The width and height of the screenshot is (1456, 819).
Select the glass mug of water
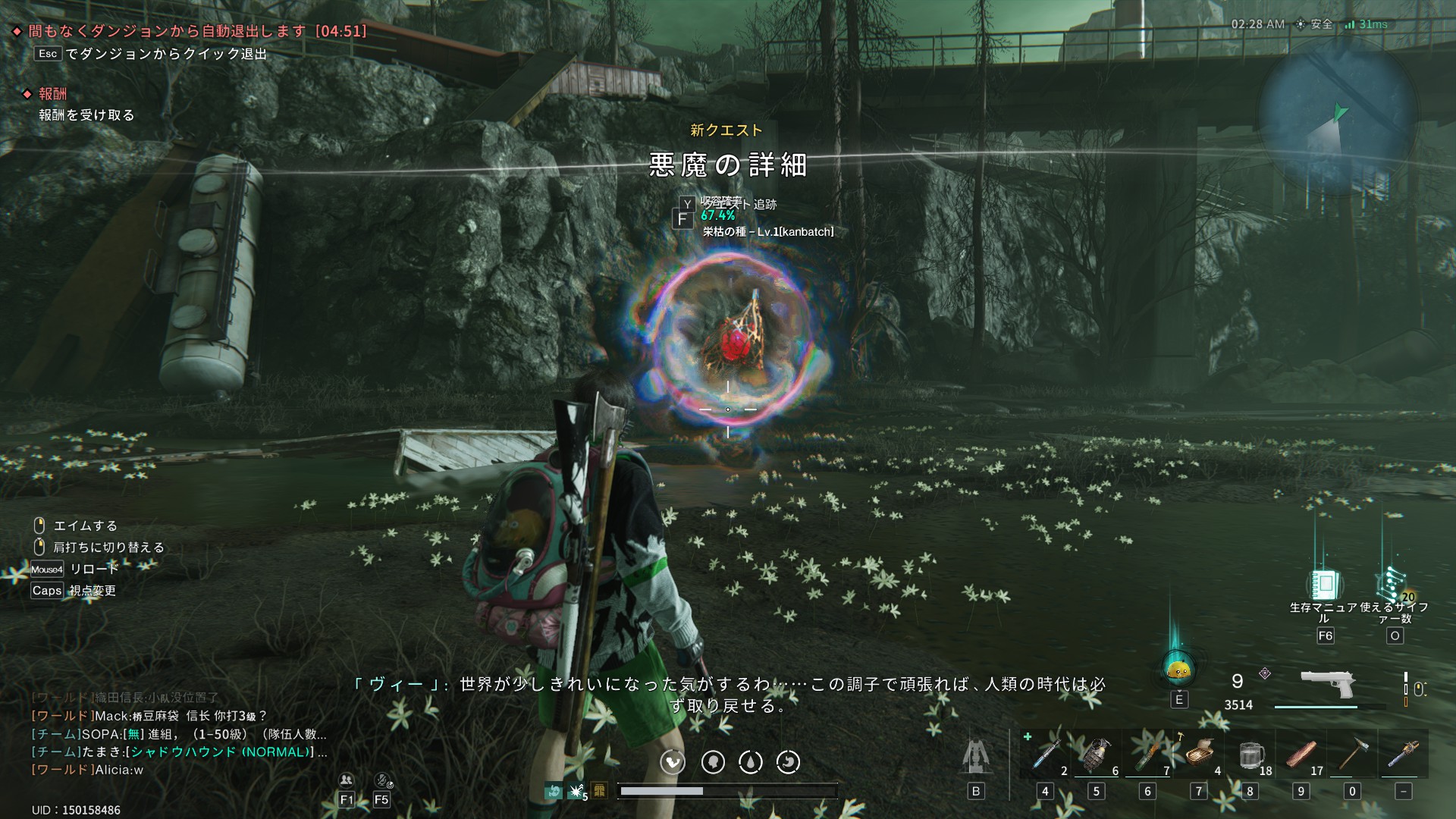point(1250,755)
